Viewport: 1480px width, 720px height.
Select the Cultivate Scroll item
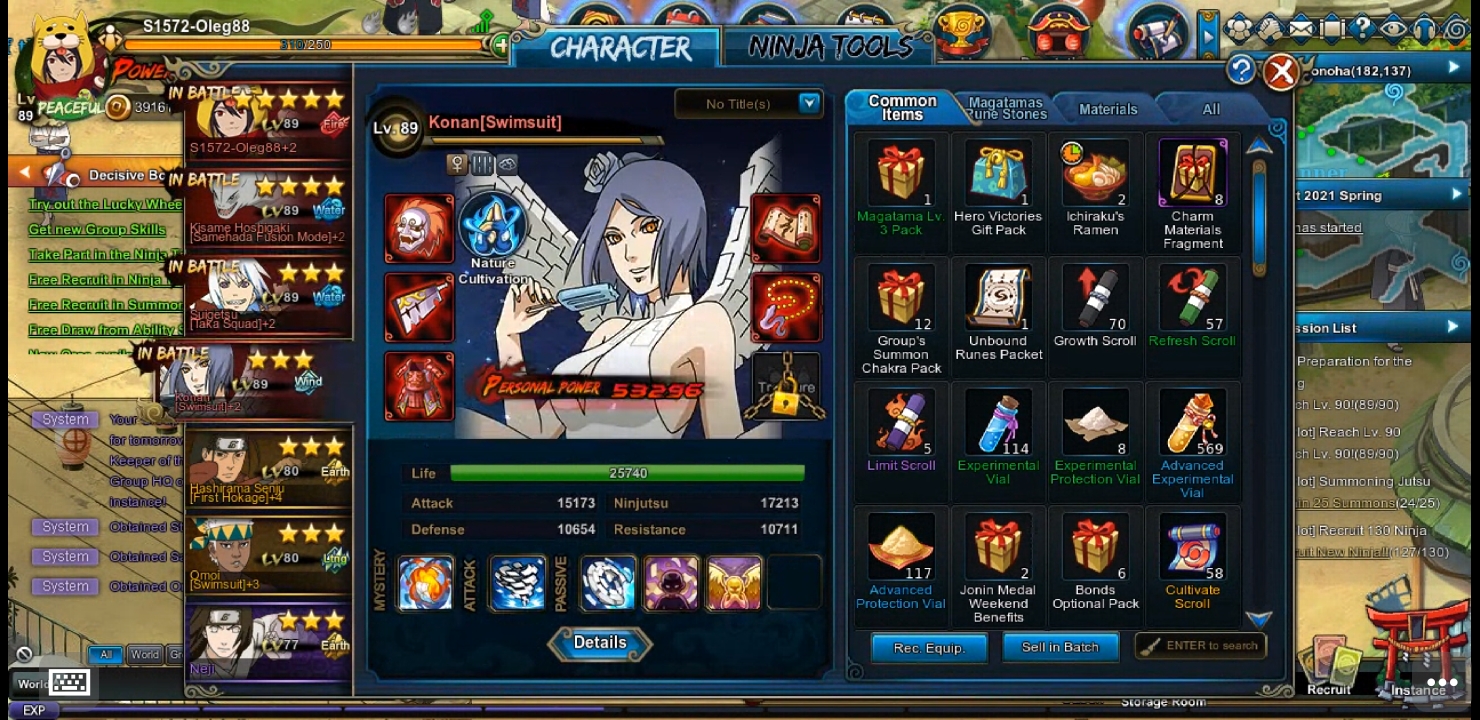(1192, 548)
